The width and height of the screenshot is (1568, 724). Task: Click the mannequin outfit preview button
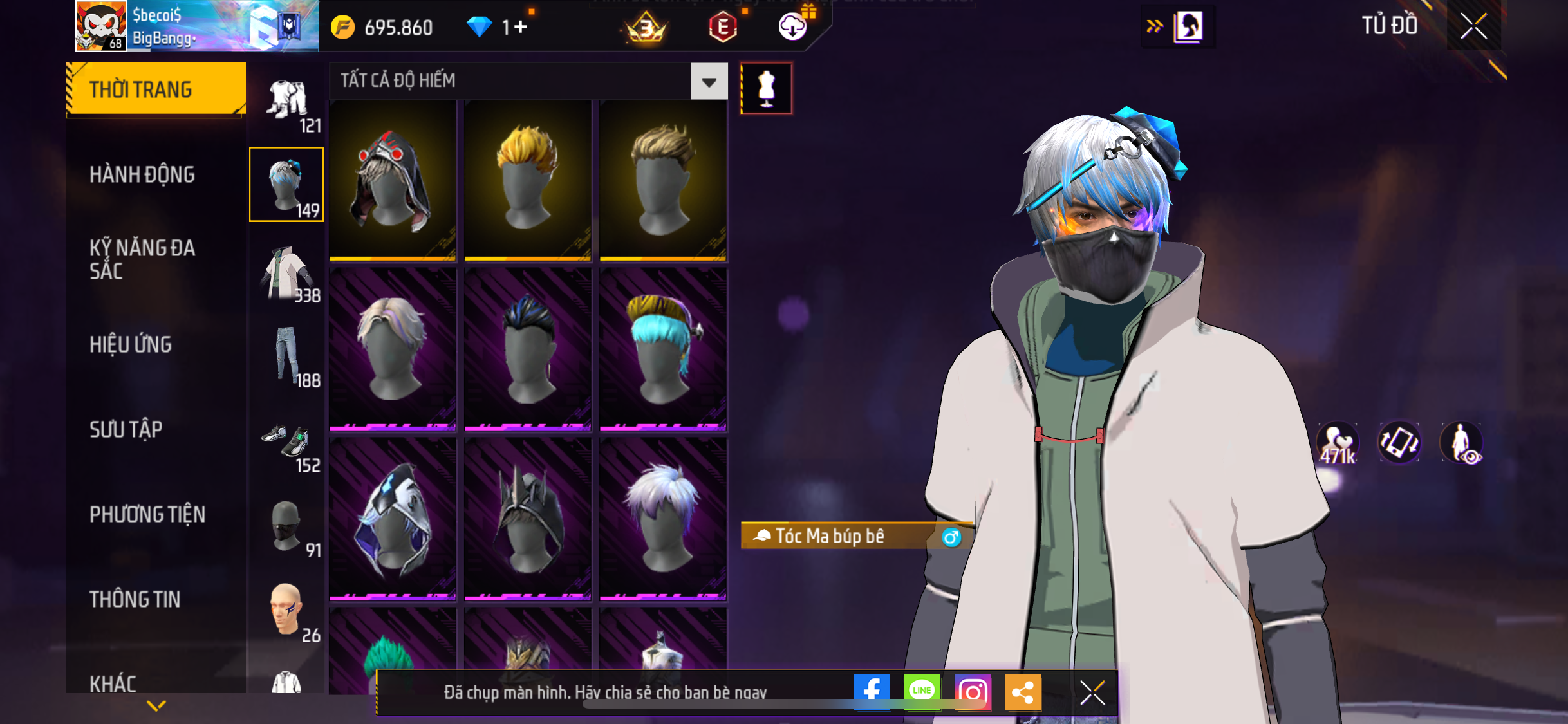766,88
